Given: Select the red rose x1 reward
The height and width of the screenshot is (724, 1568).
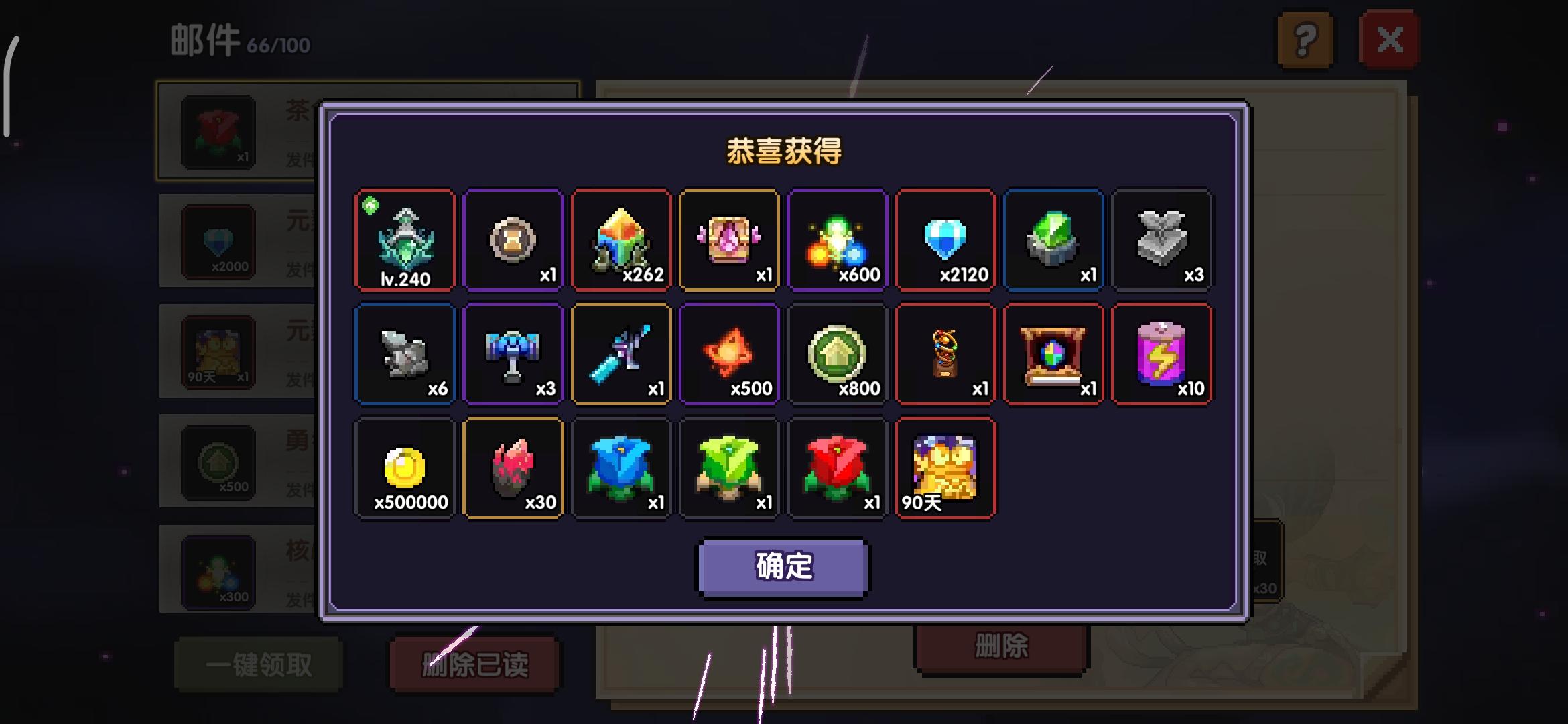Looking at the screenshot, I should [837, 468].
